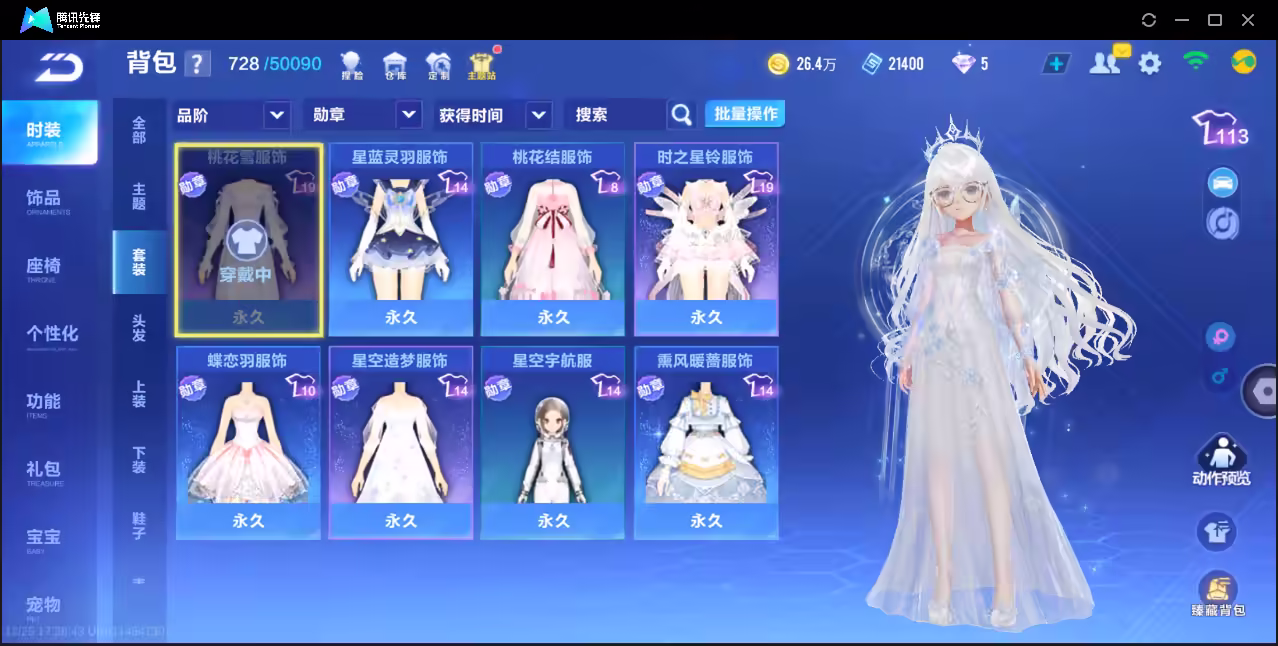The image size is (1278, 646).
Task: Show the 头发 sub-category
Action: pos(139,328)
